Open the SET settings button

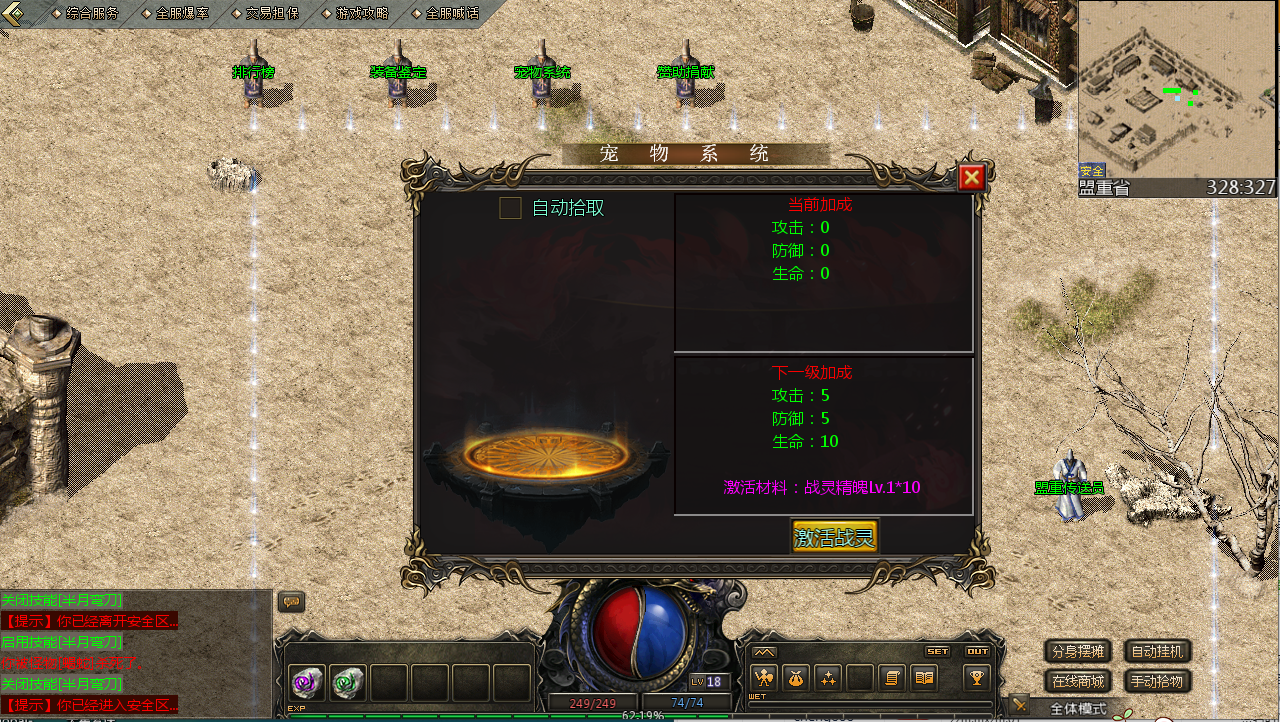pyautogui.click(x=937, y=651)
